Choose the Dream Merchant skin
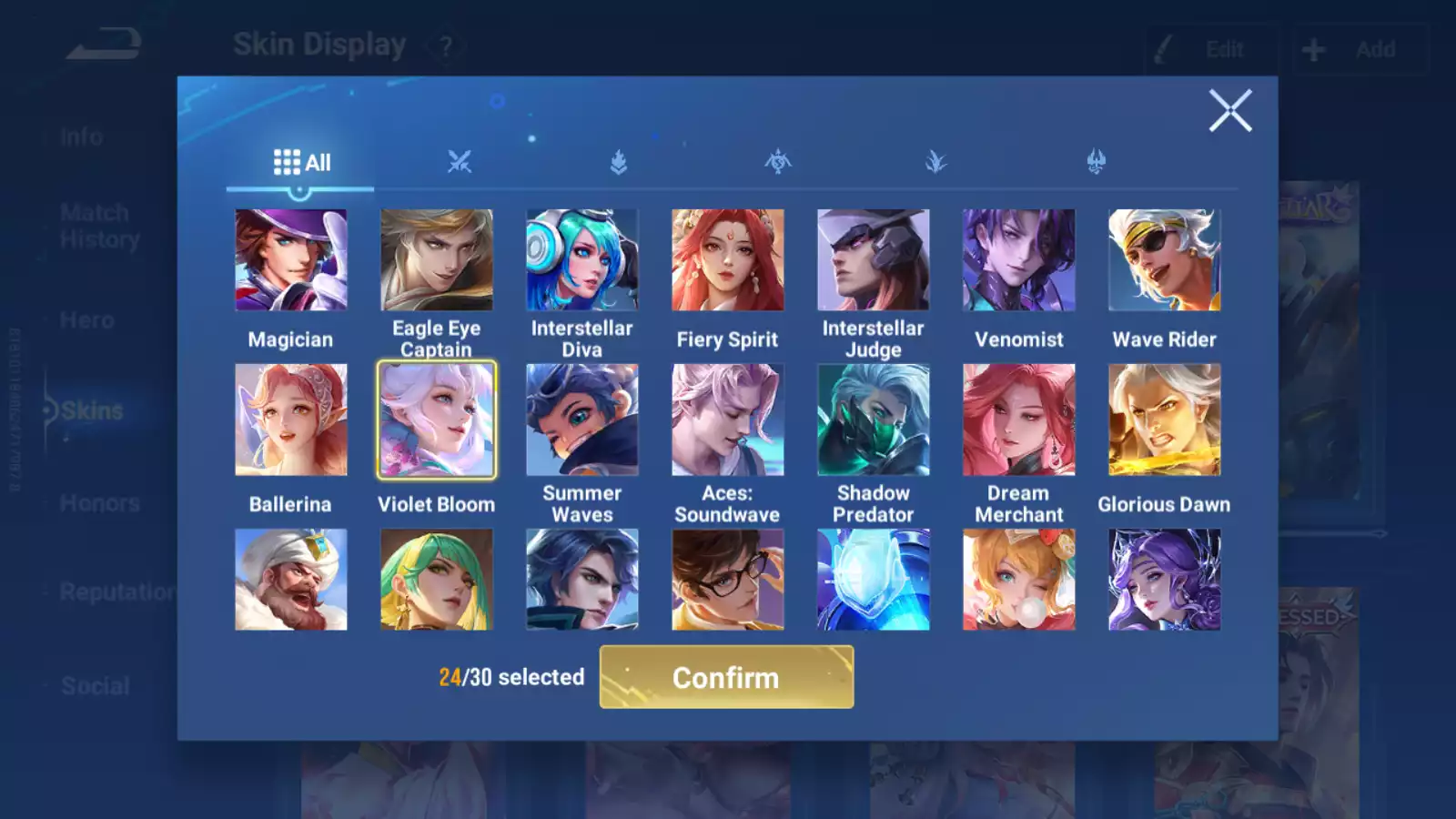This screenshot has height=819, width=1456. [x=1018, y=420]
